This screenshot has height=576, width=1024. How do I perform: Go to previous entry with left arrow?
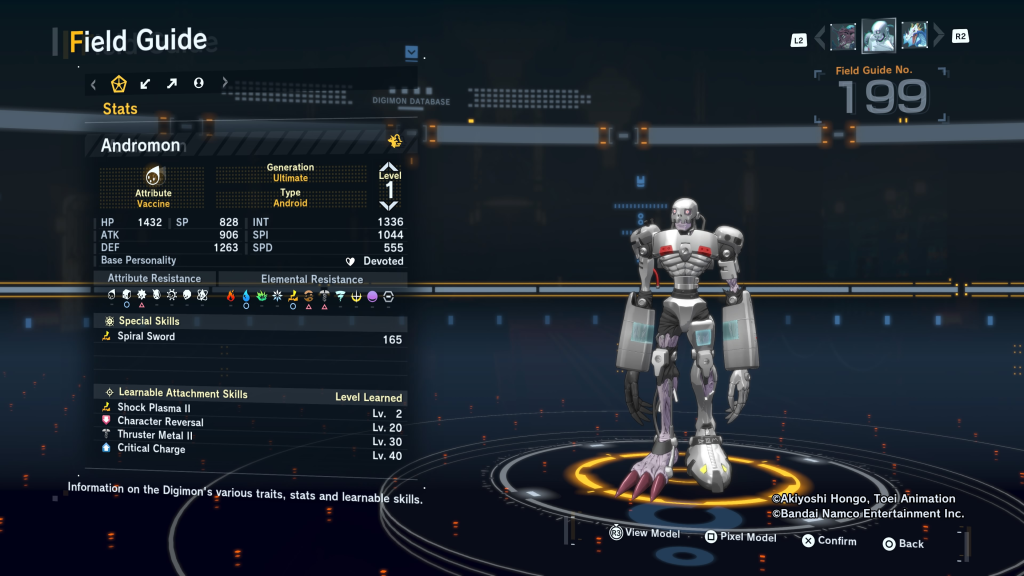coord(820,38)
